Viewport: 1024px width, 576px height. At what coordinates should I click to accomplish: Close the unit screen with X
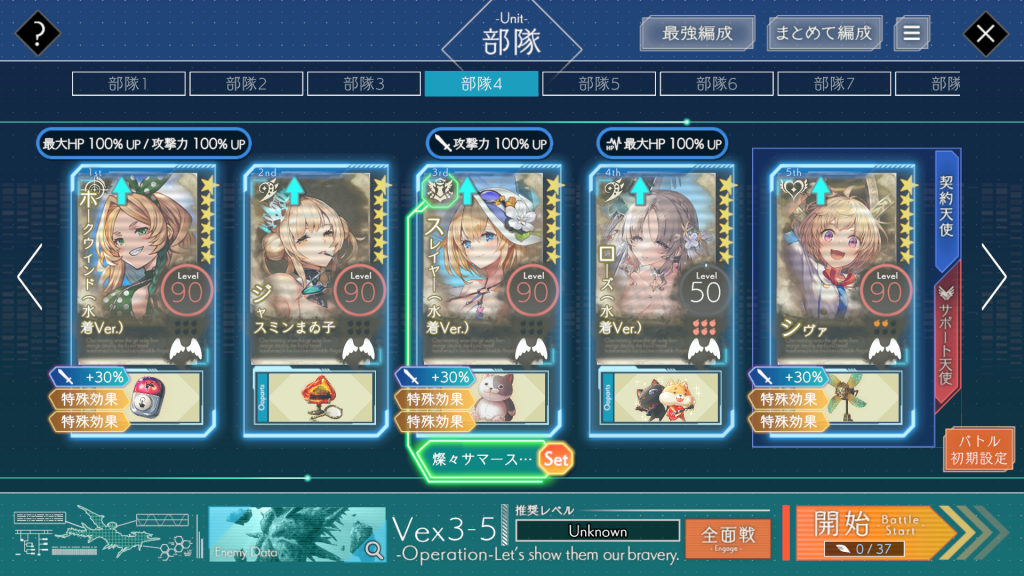coord(985,34)
